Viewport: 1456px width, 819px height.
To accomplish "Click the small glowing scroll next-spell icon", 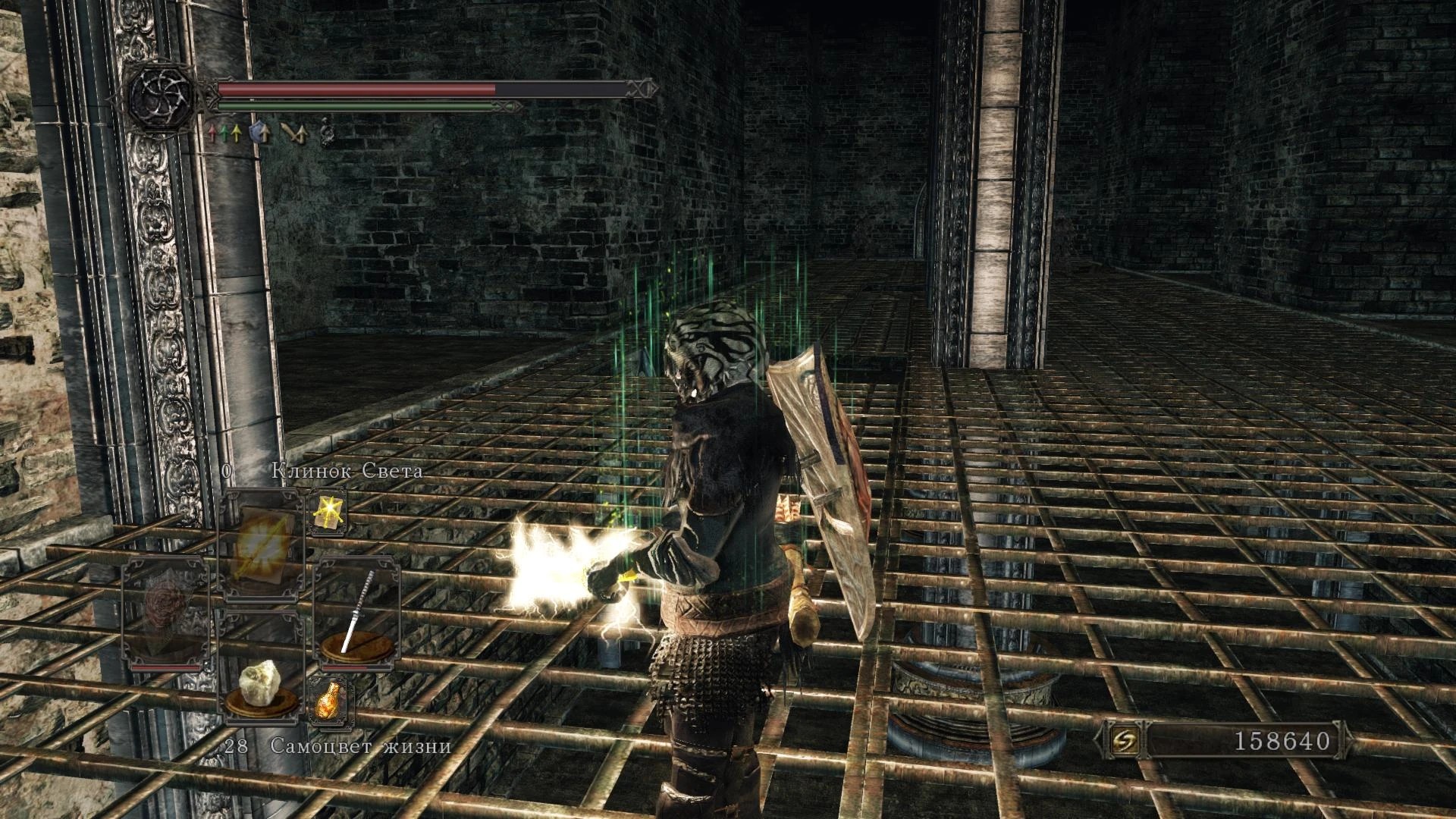I will click(328, 510).
